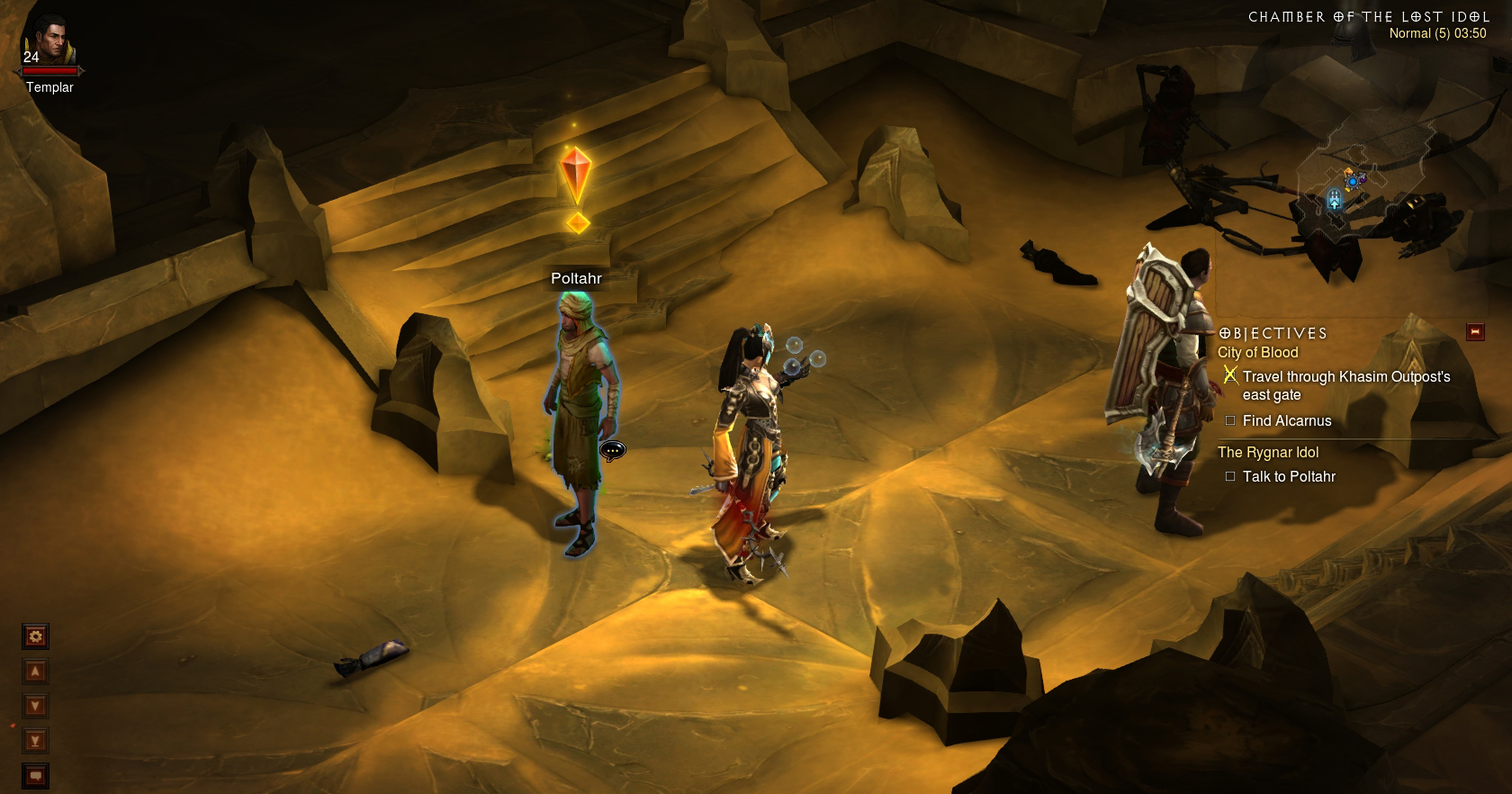Select the Templar follower portrait
This screenshot has height=794, width=1512.
[x=49, y=43]
